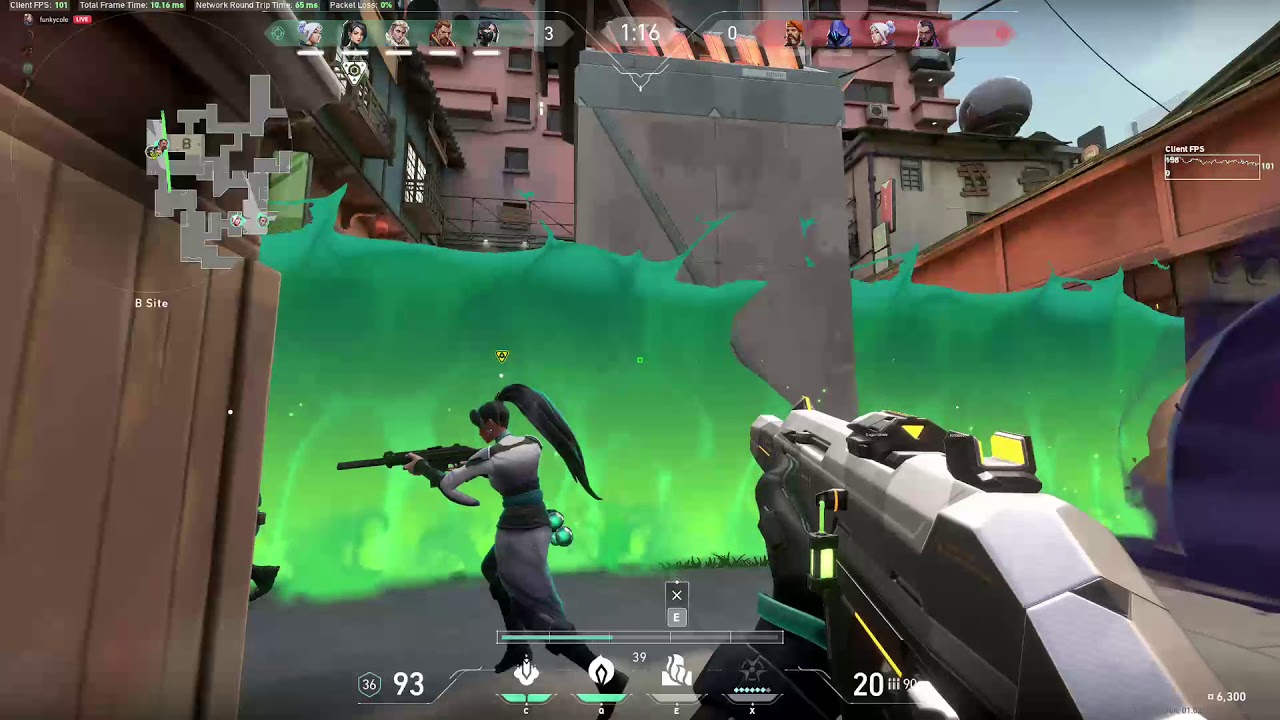Select the Snake Bite ability icon
Screen dimensions: 1280x720
tap(526, 673)
